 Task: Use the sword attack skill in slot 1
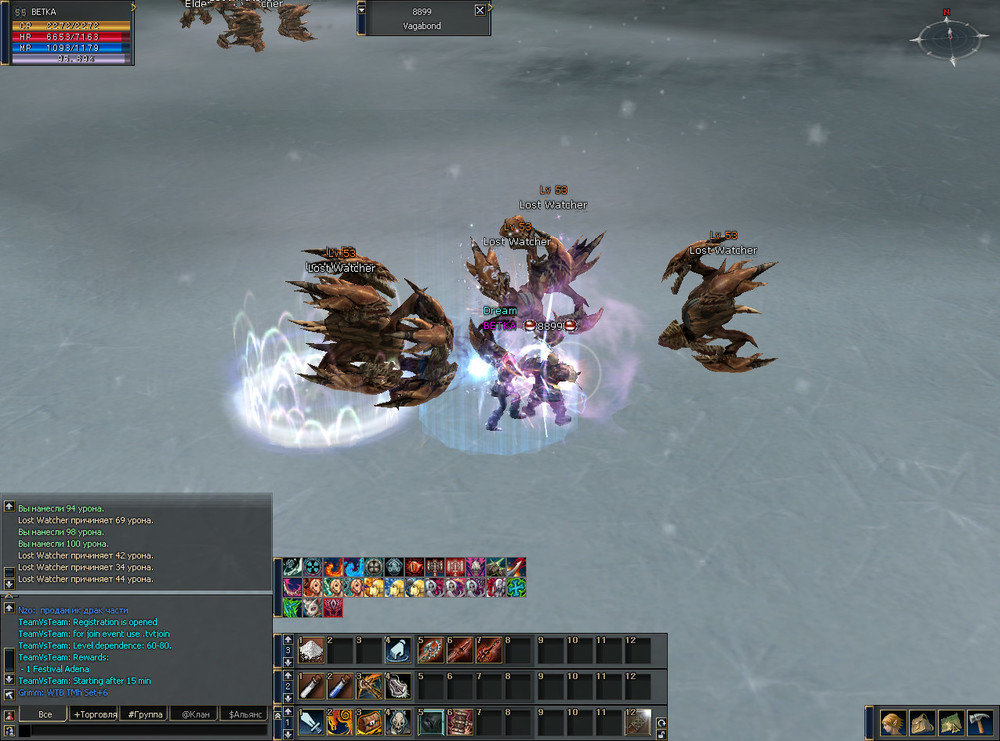[312, 722]
